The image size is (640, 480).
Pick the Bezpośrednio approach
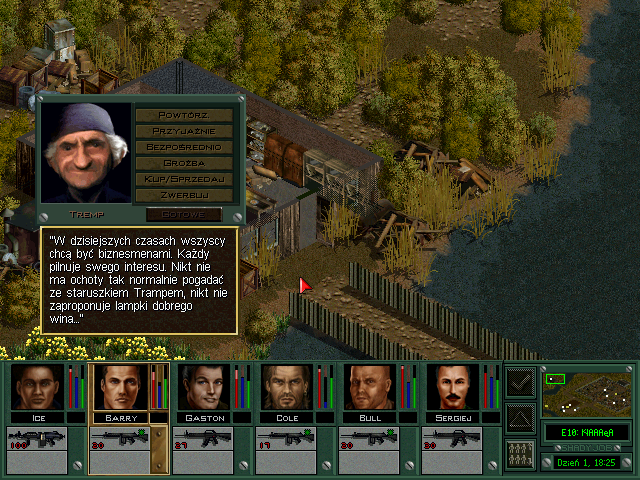pyautogui.click(x=184, y=146)
